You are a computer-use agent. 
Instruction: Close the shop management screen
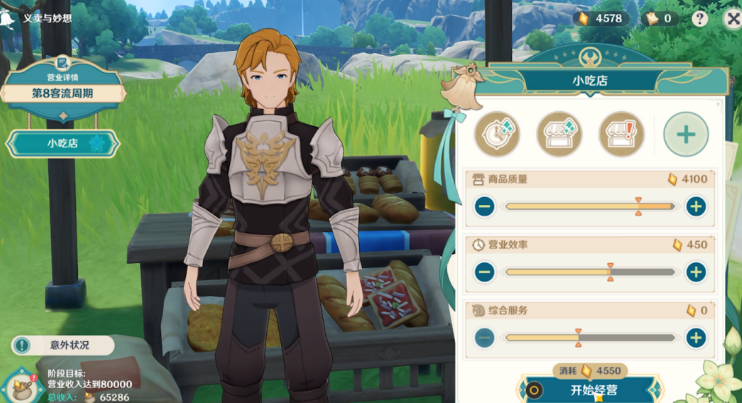[731, 17]
